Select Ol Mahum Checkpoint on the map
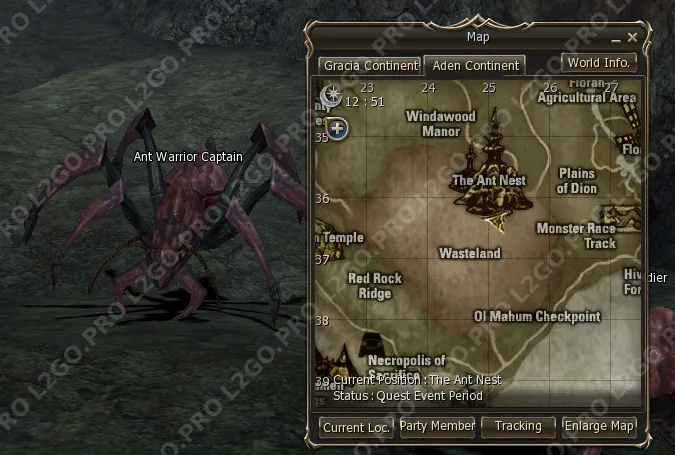The width and height of the screenshot is (675, 455). pyautogui.click(x=537, y=316)
